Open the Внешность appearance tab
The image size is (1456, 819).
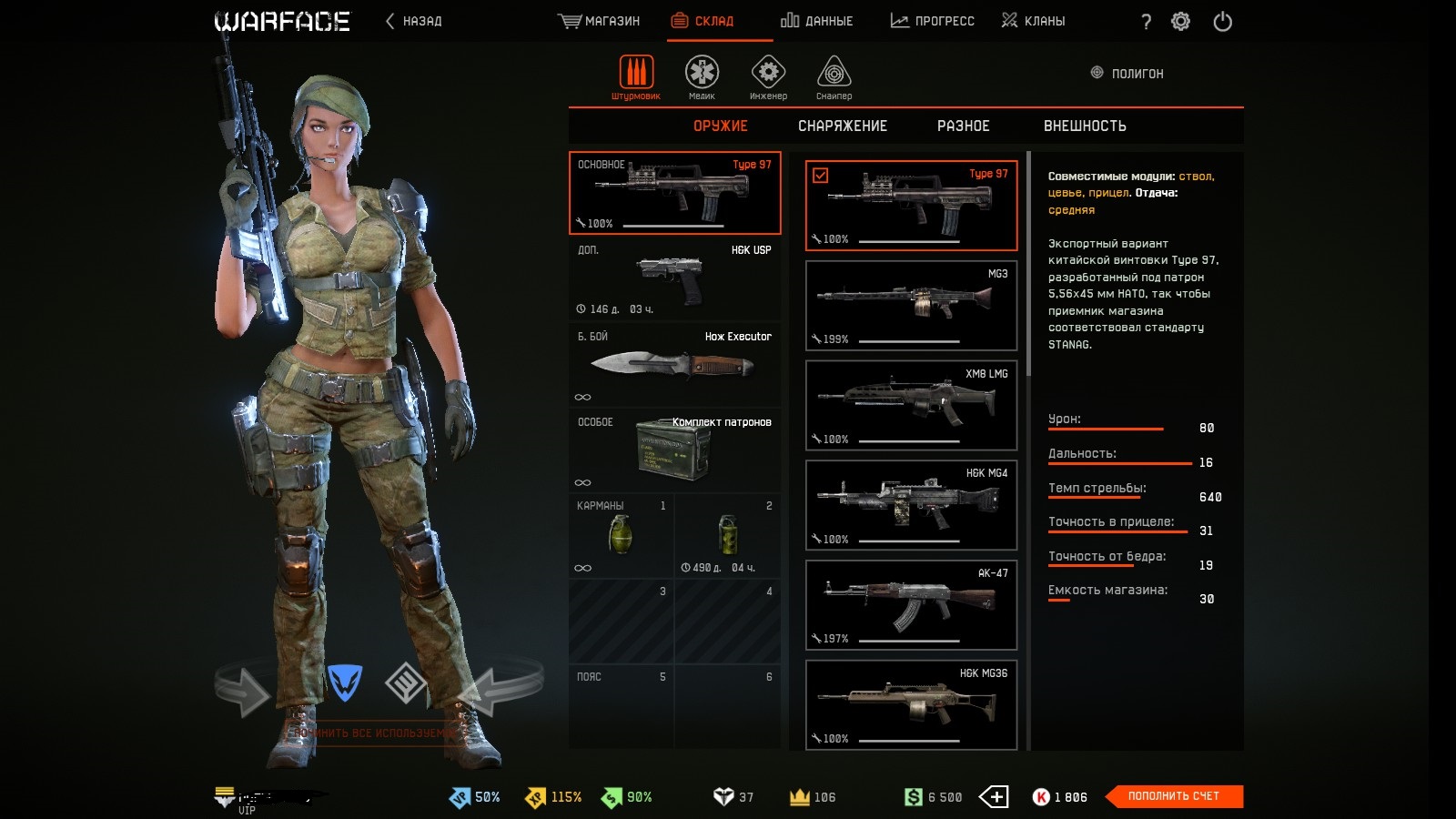click(1085, 126)
